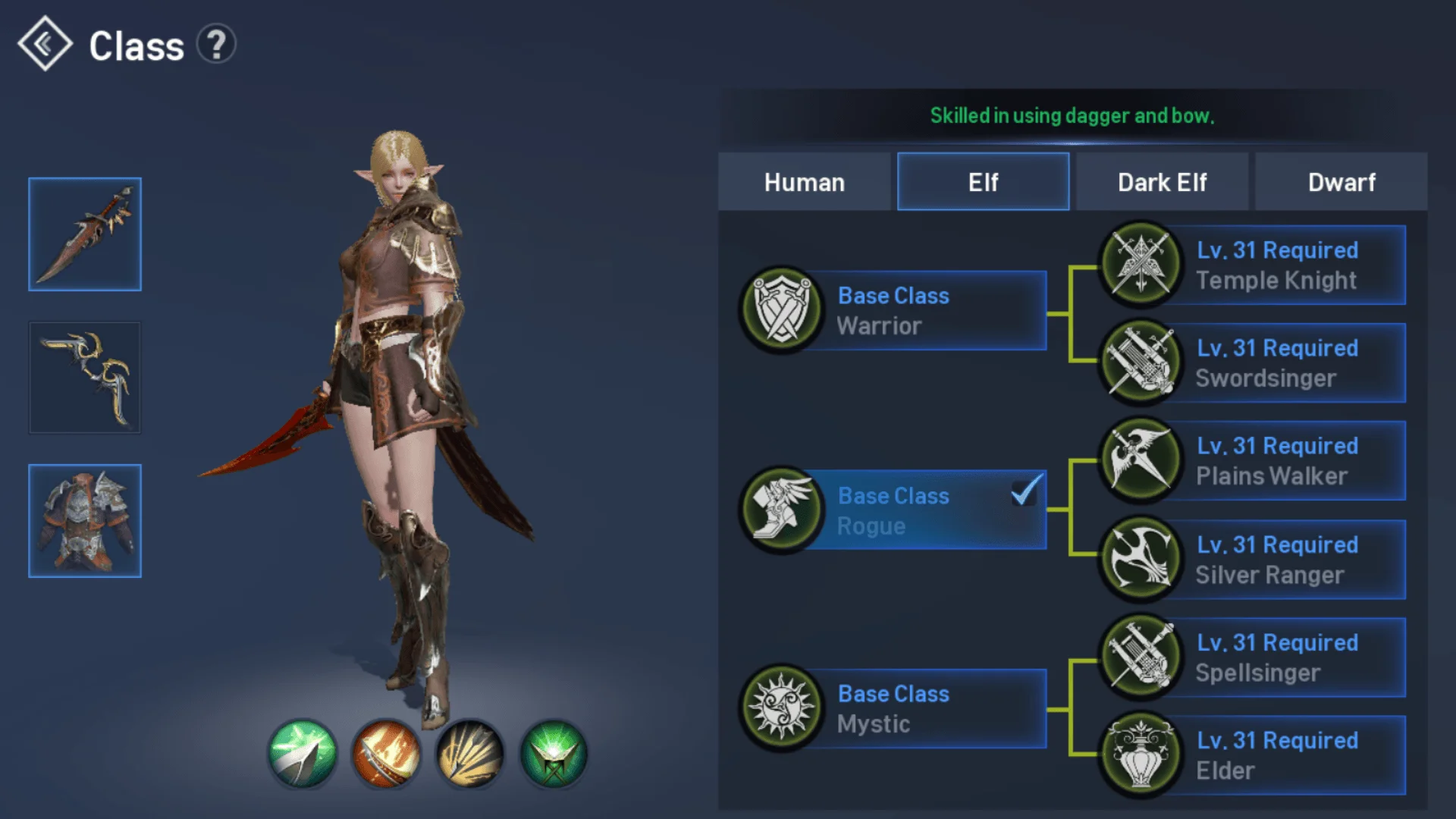
Task: Select the orange slash skill icon
Action: tap(386, 753)
